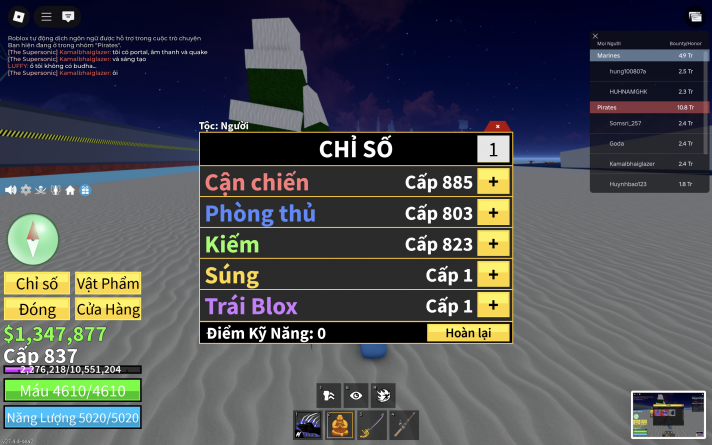Open the Vật Phẩm inventory

coord(108,283)
